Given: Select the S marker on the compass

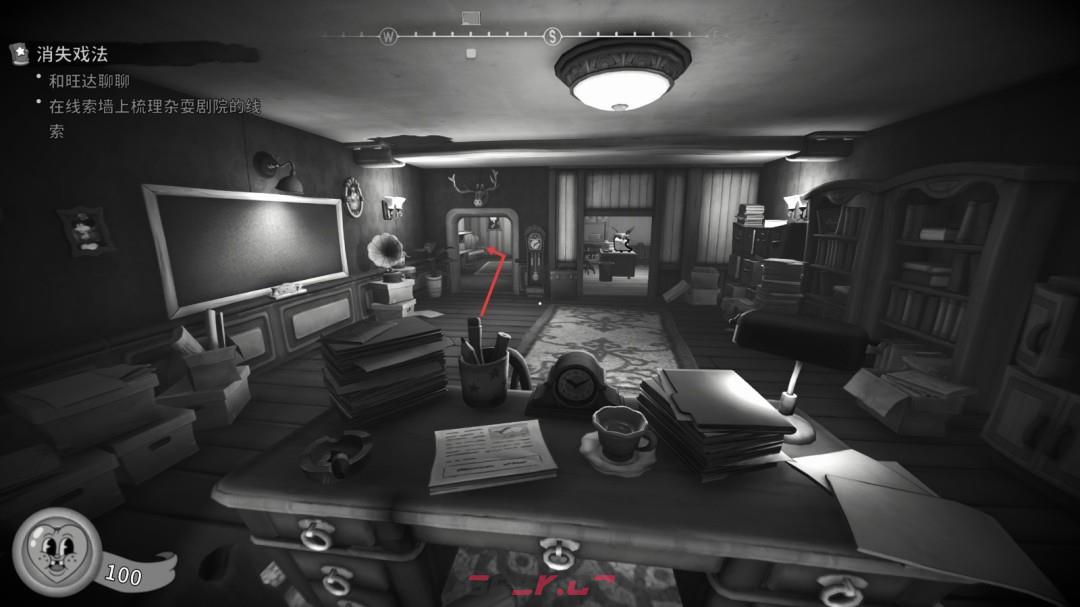Looking at the screenshot, I should (552, 37).
